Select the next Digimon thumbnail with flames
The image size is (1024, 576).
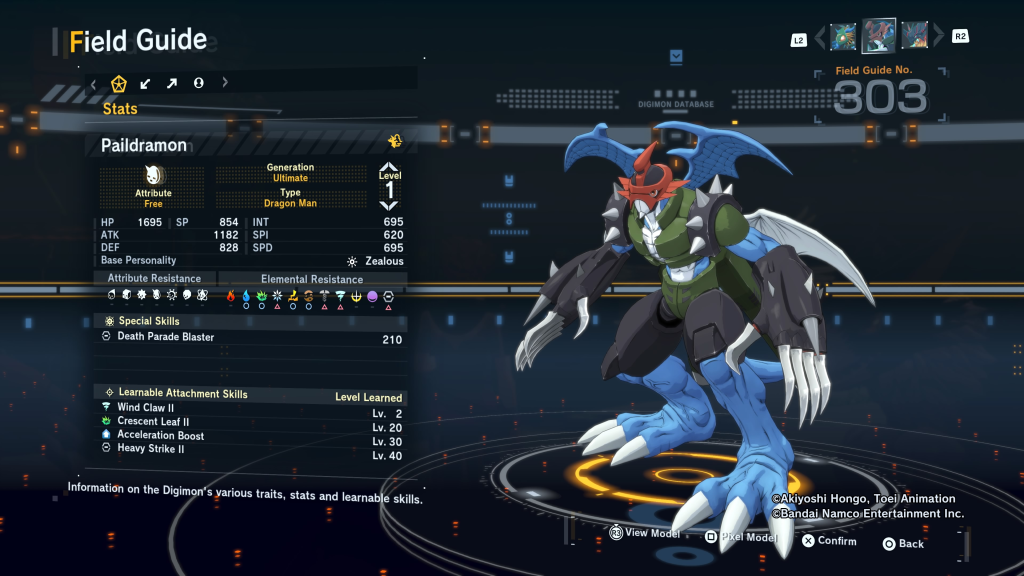914,37
